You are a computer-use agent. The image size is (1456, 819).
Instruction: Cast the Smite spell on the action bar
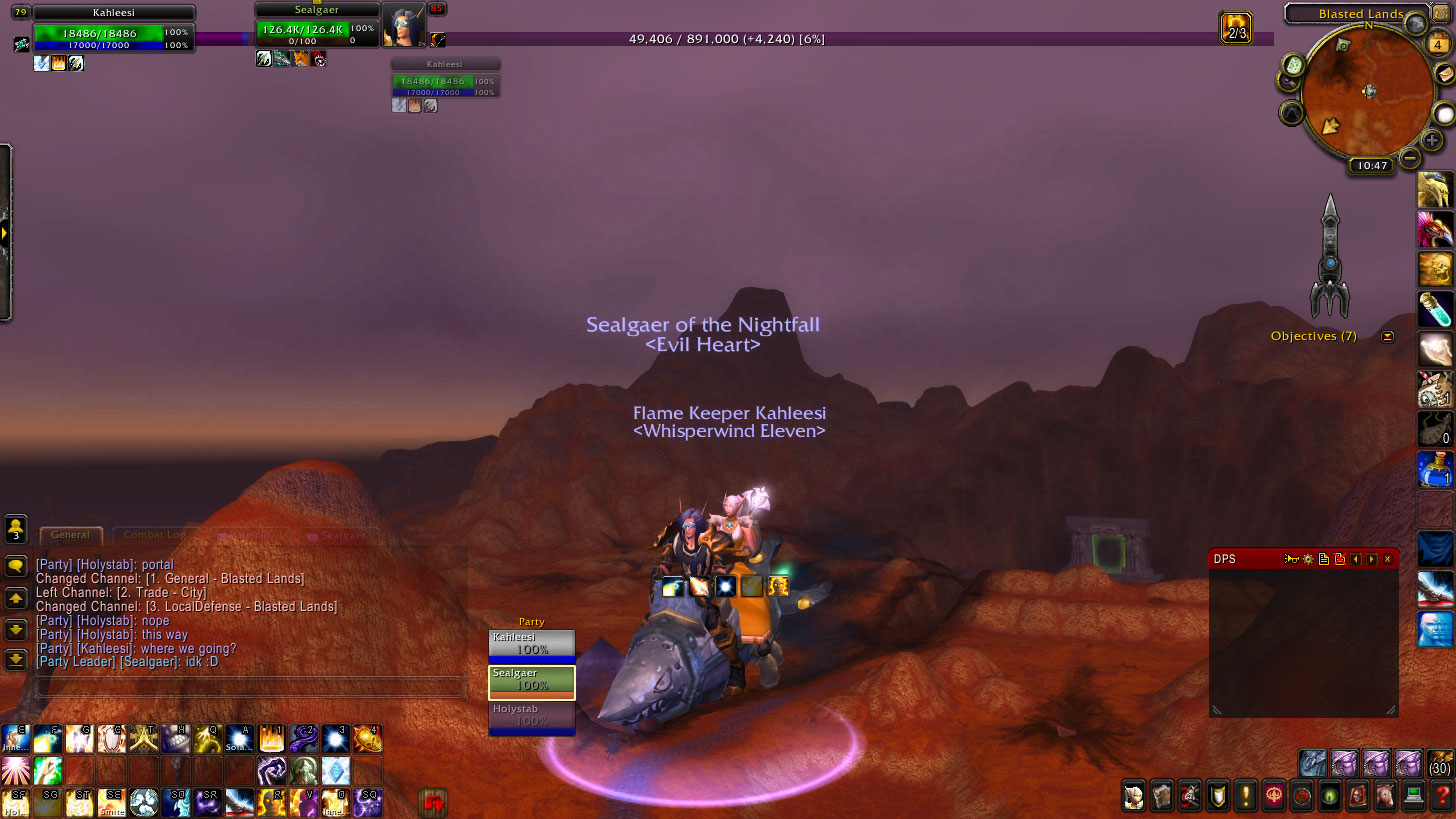click(x=112, y=802)
